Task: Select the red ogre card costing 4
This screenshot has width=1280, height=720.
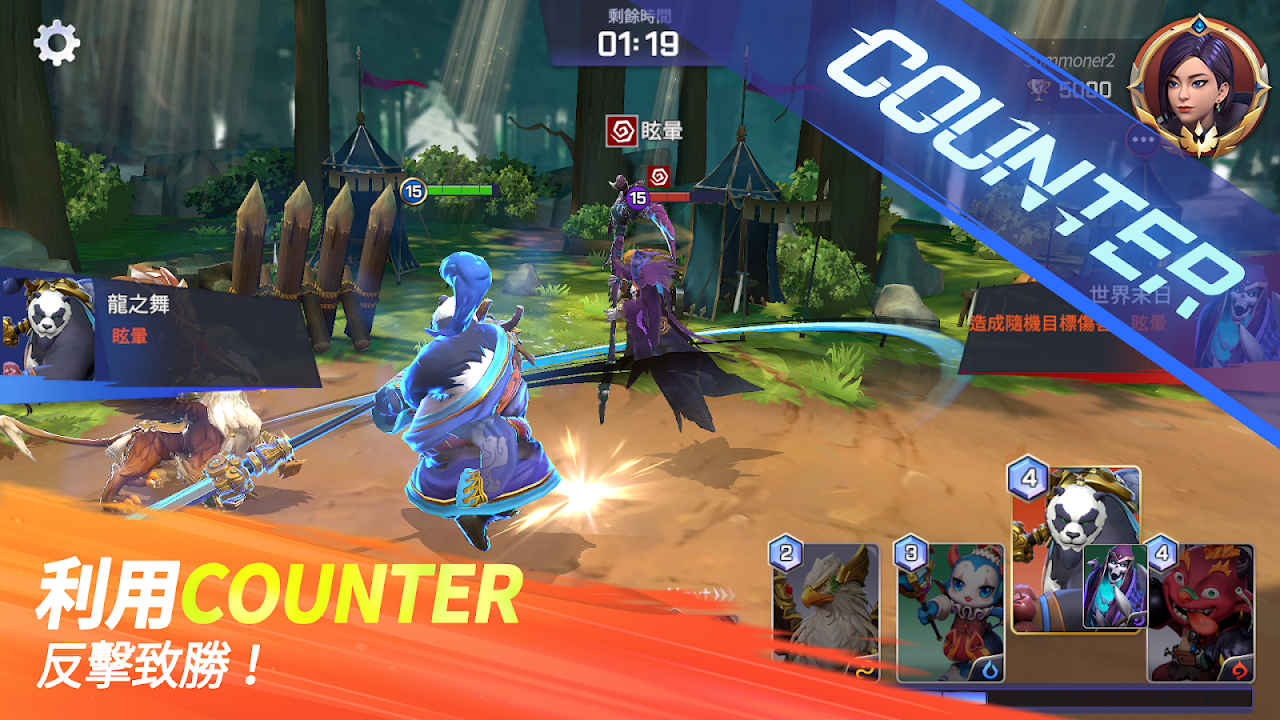Action: [1201, 612]
